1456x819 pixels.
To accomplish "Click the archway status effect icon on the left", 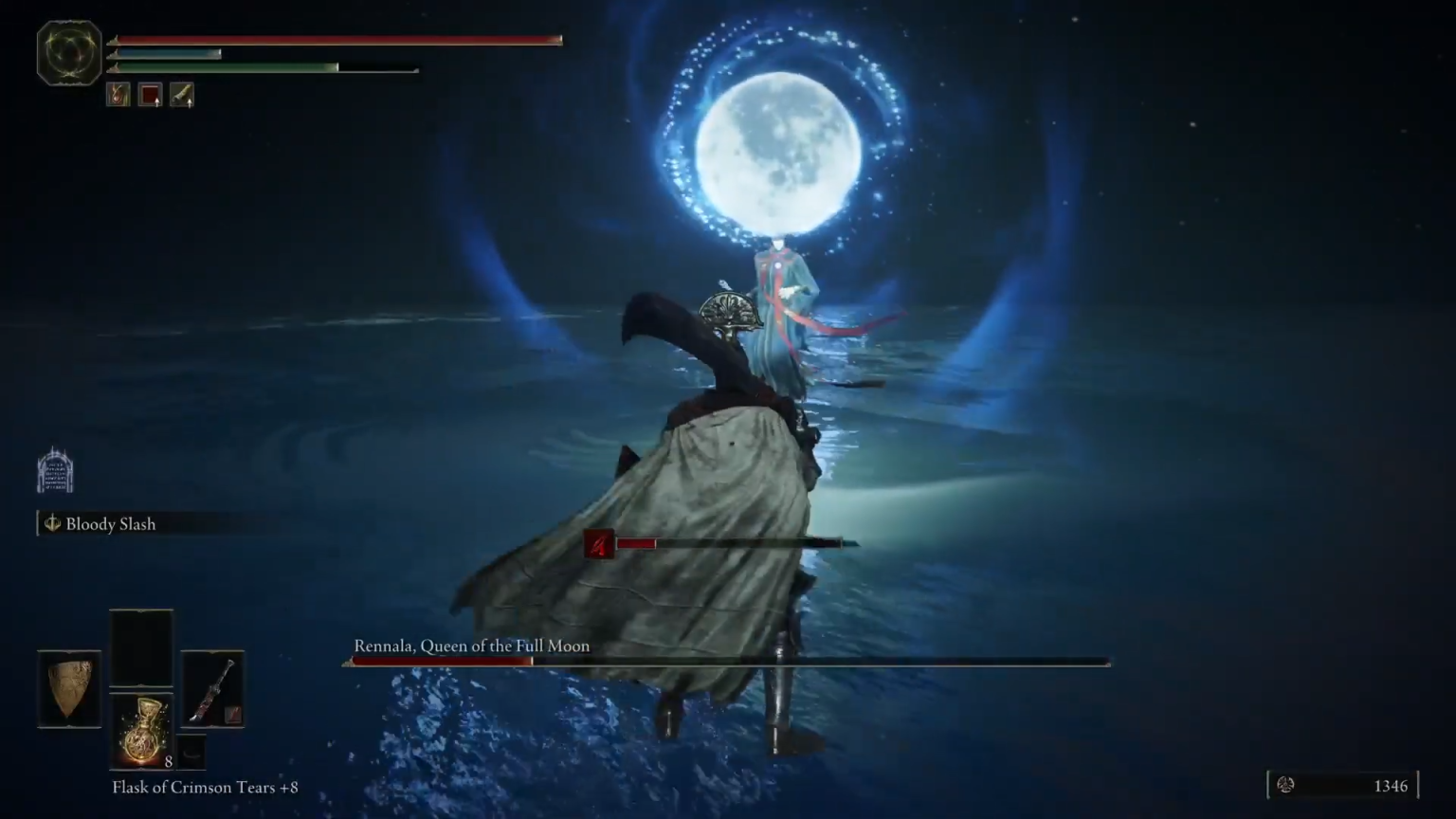I will (54, 468).
